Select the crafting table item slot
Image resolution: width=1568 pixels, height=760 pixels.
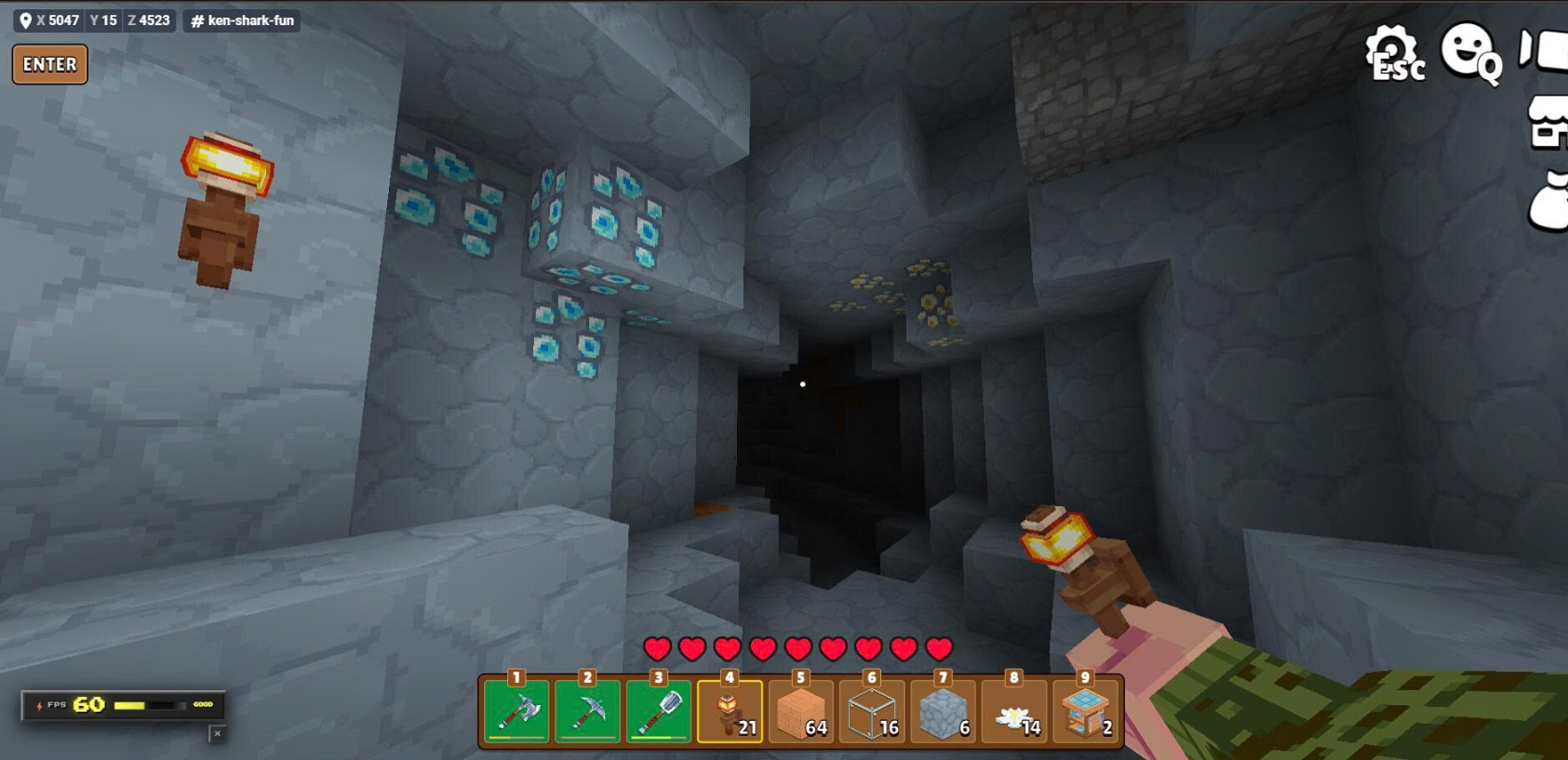pyautogui.click(x=1085, y=712)
